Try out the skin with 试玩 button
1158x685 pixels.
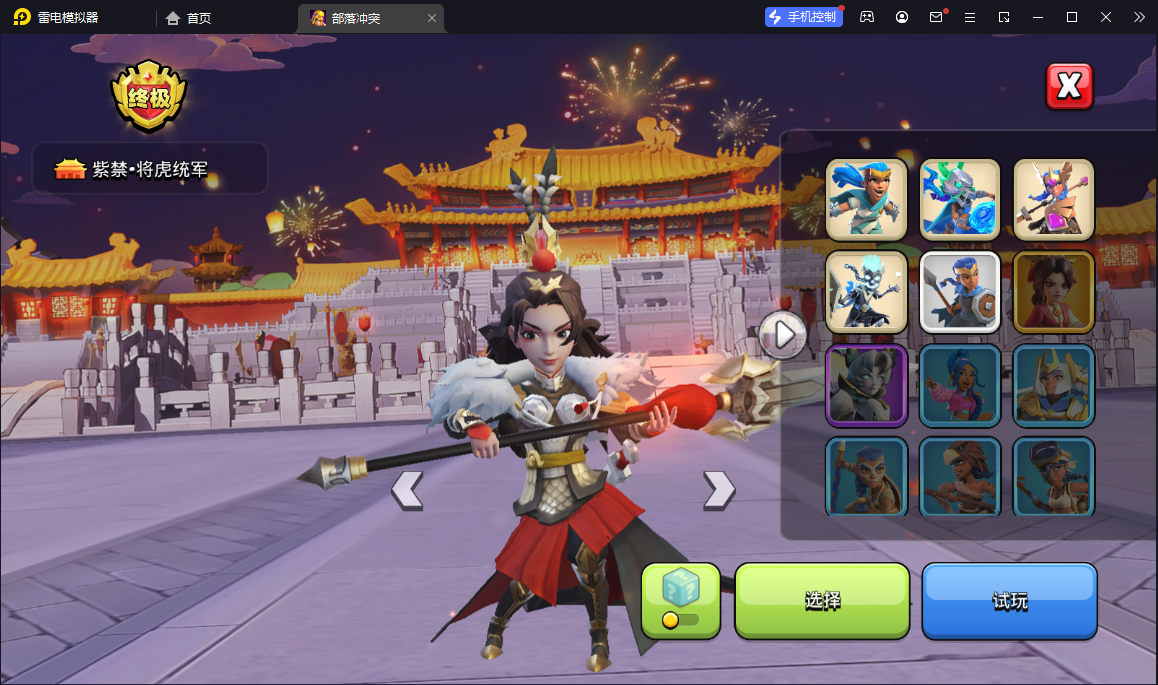pyautogui.click(x=1009, y=601)
